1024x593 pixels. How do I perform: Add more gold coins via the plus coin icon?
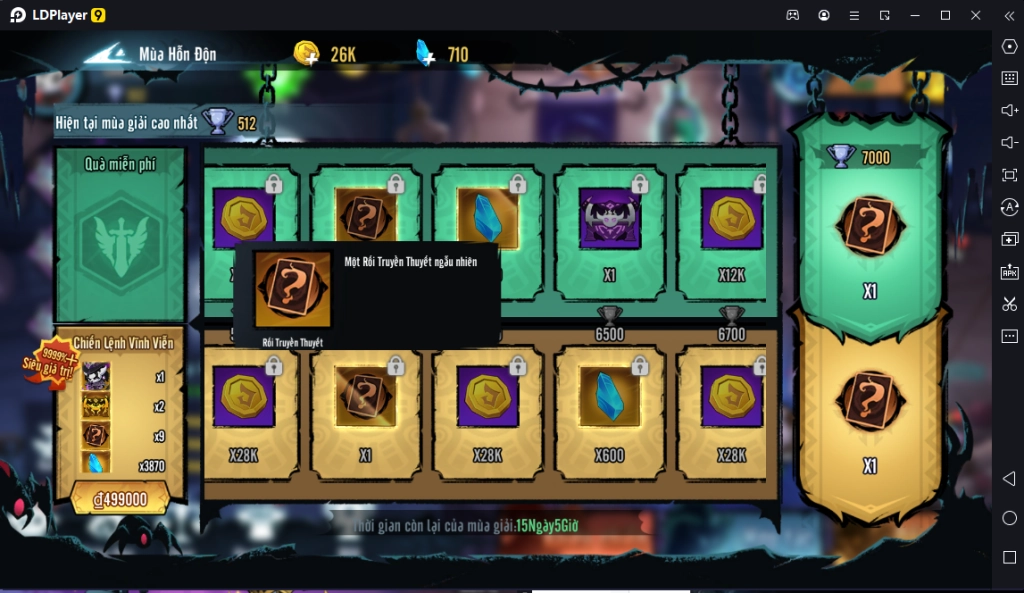(307, 53)
